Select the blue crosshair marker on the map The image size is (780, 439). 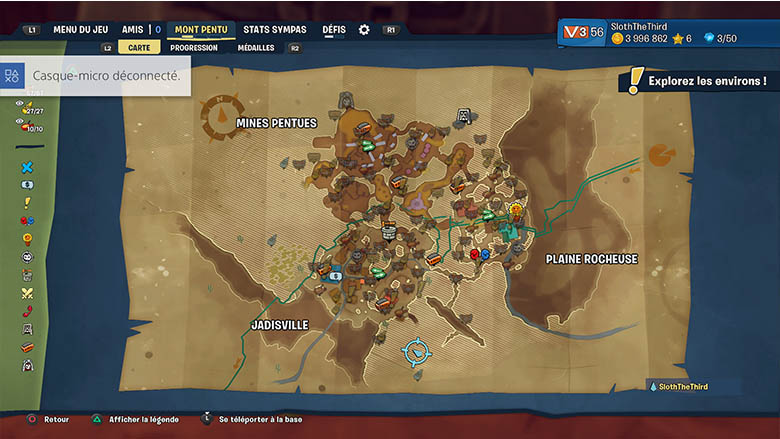point(416,351)
